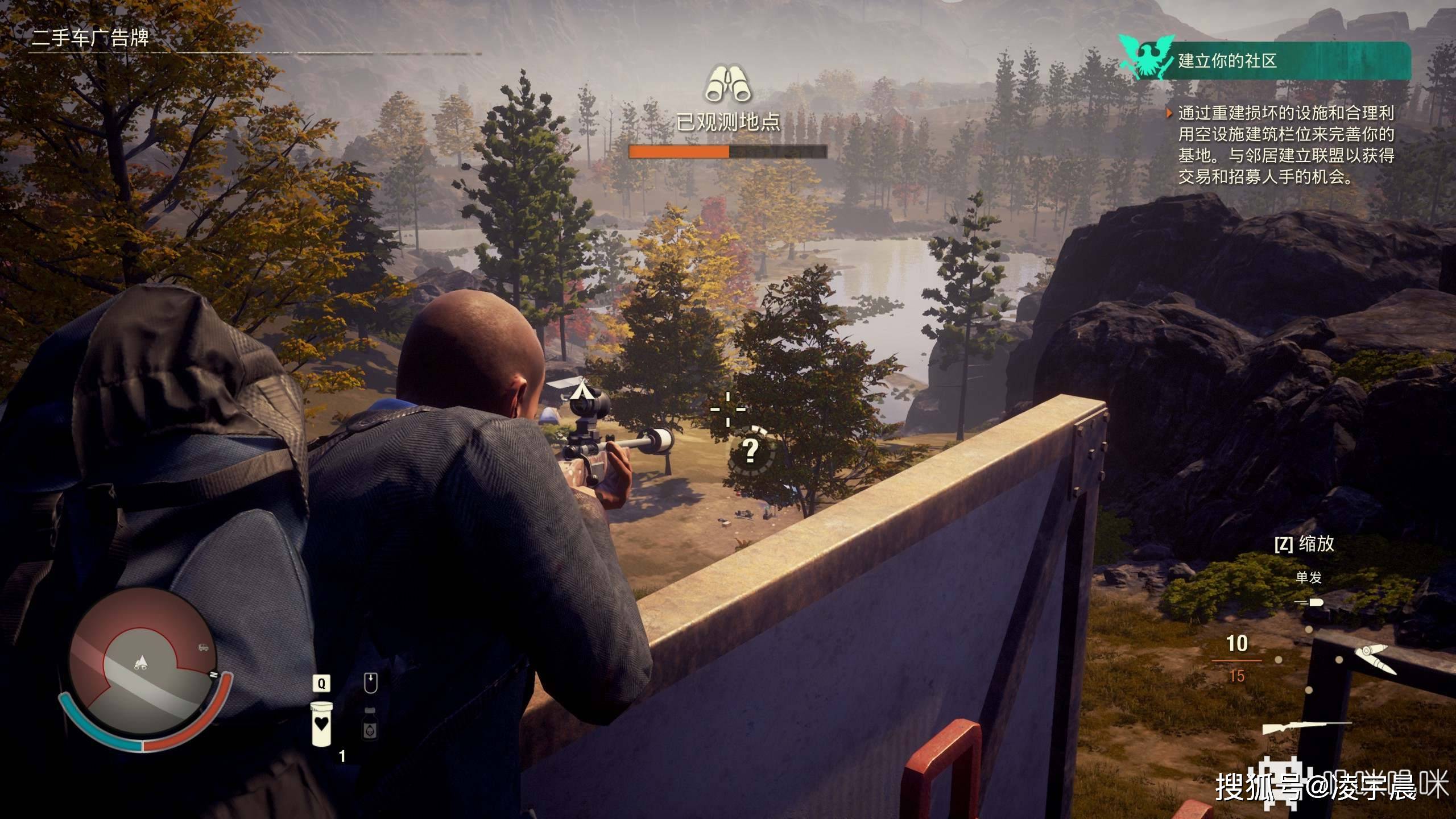This screenshot has height=819, width=1456.
Task: Select the question mark location marker
Action: pyautogui.click(x=751, y=450)
